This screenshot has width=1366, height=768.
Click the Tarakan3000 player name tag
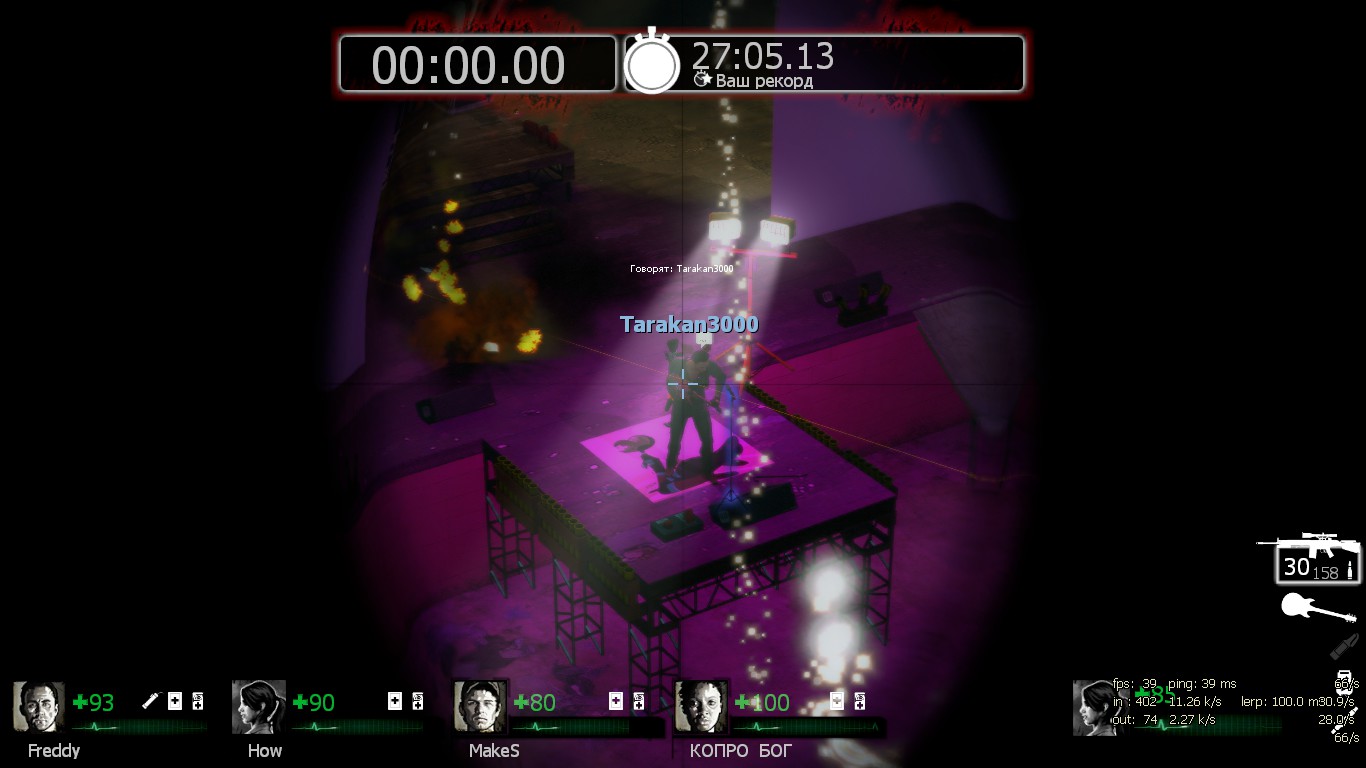point(689,325)
